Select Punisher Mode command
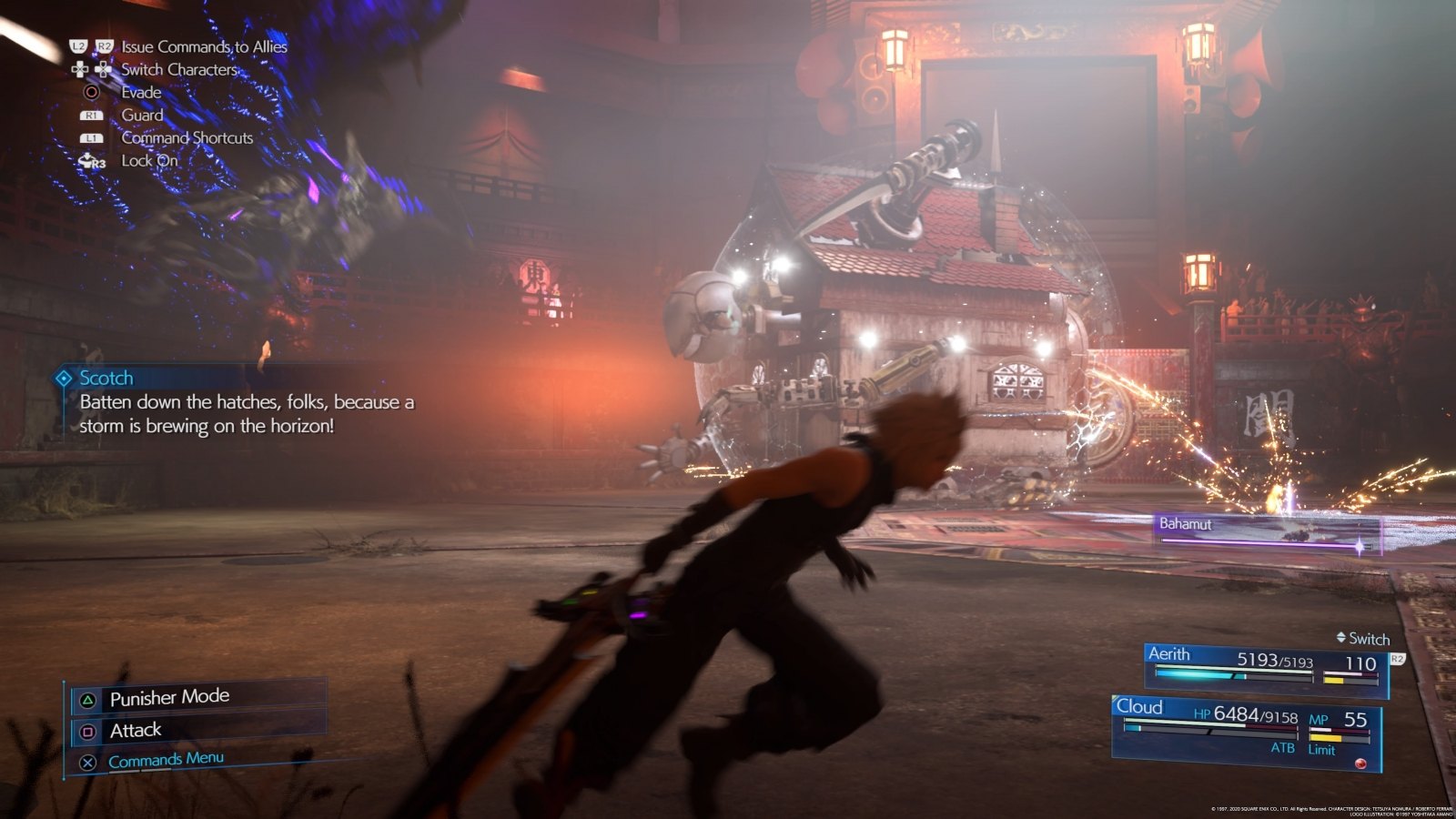Viewport: 1456px width, 819px height. coord(169,698)
